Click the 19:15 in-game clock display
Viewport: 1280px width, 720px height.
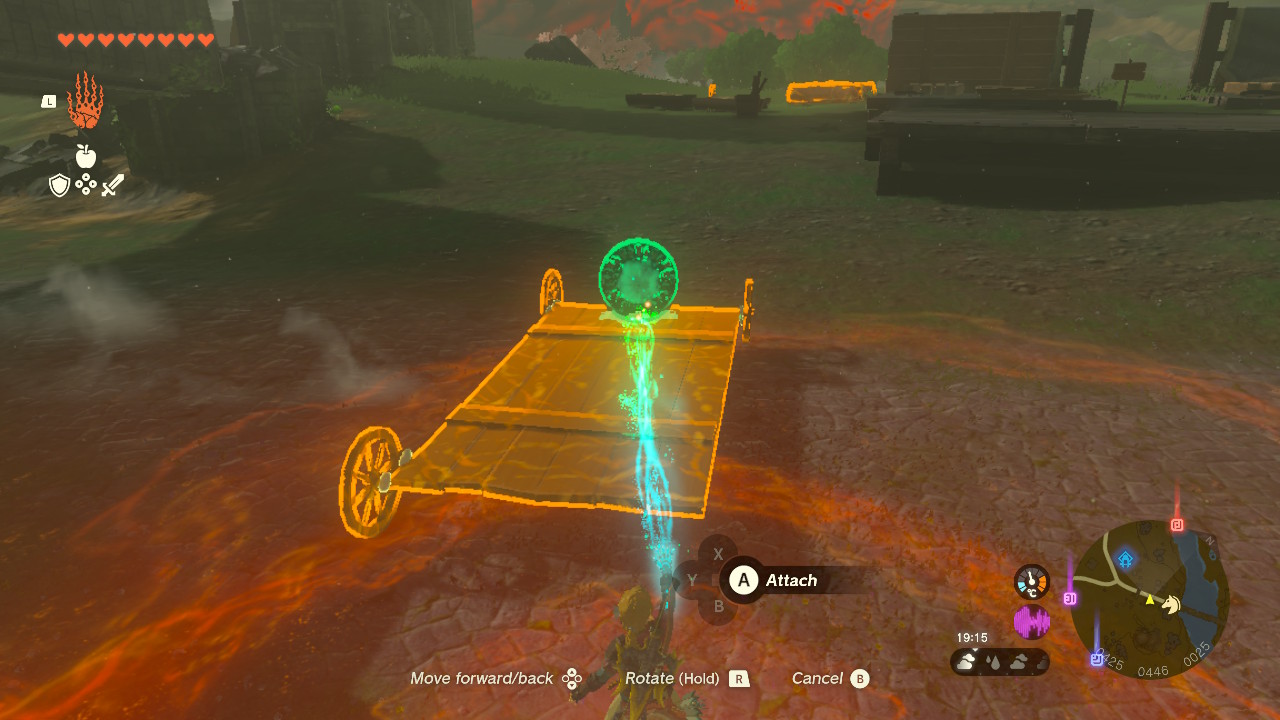coord(973,637)
